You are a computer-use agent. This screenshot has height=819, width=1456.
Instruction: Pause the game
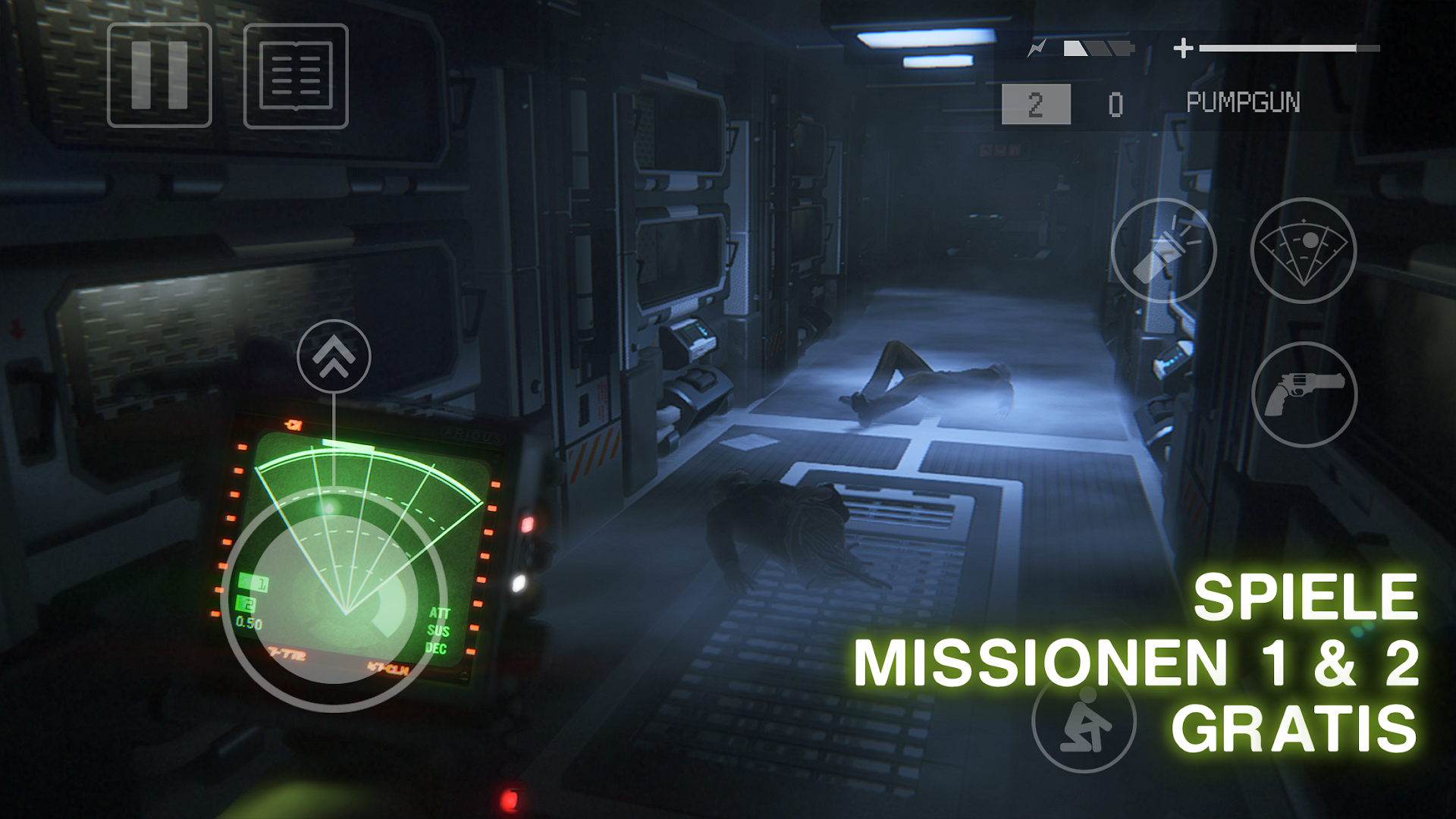pos(159,76)
